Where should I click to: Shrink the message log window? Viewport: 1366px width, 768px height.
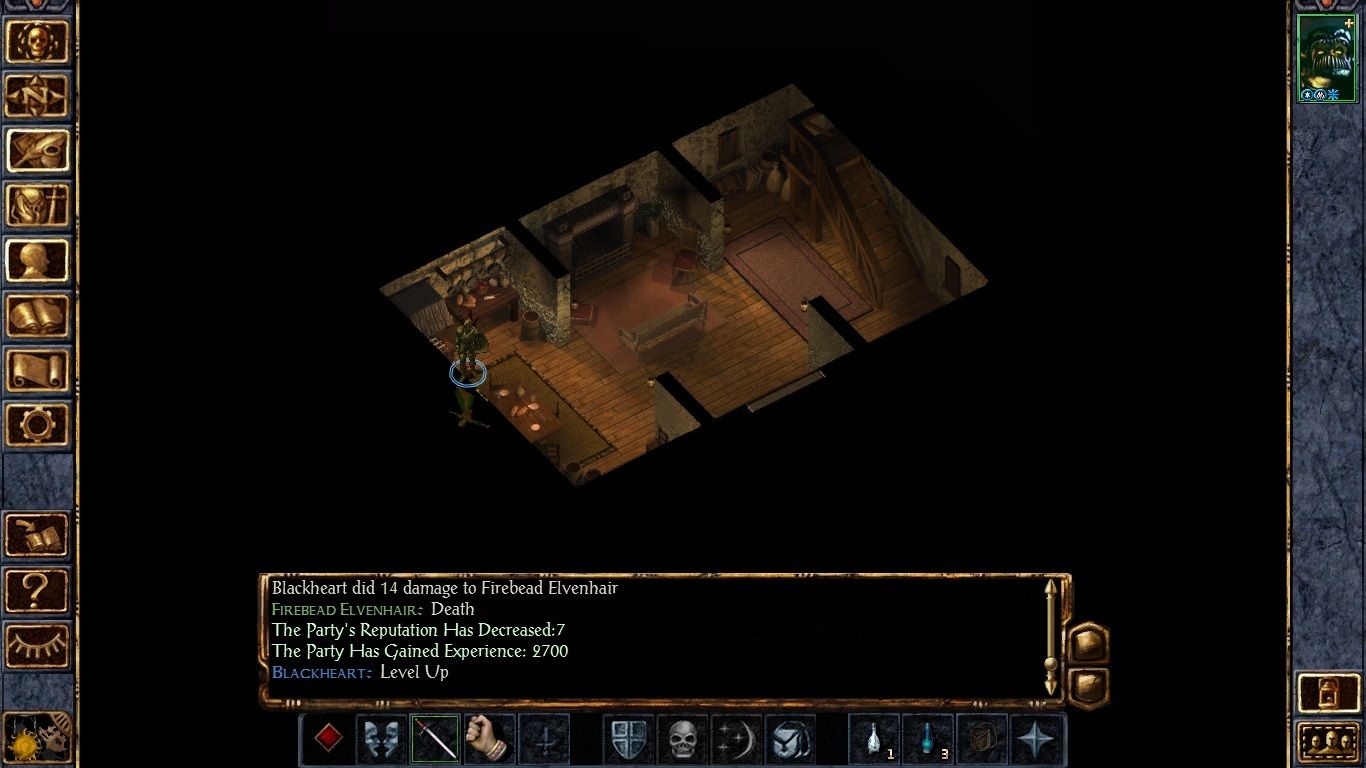[1090, 688]
